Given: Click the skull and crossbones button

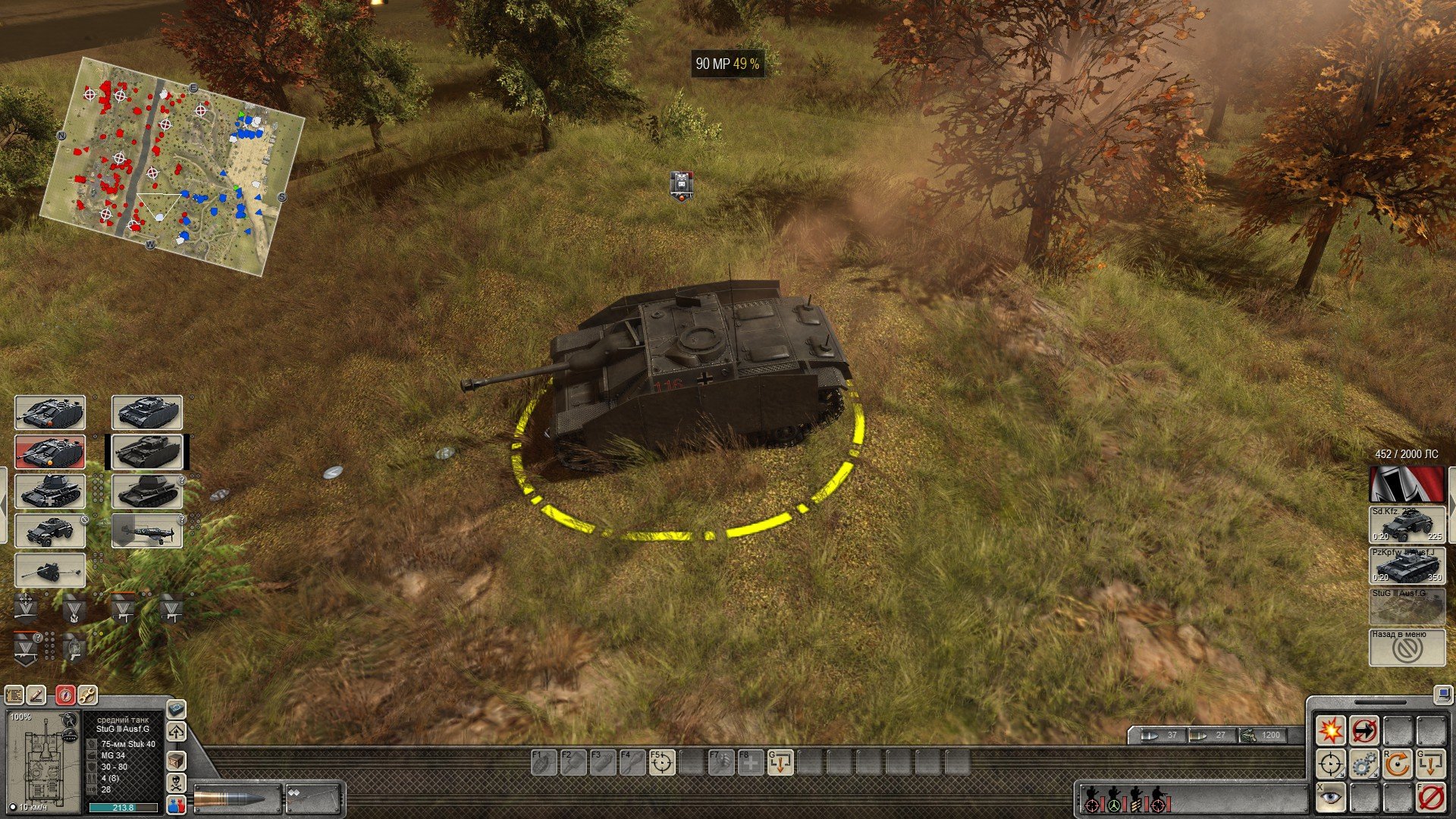Looking at the screenshot, I should [x=176, y=783].
